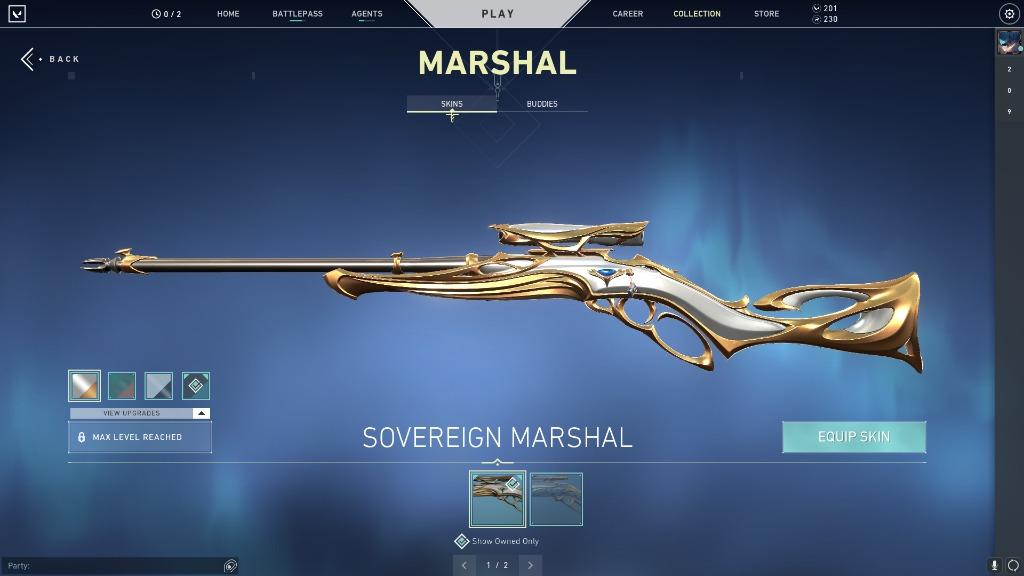Open the Career page
Viewport: 1024px width, 576px height.
(x=628, y=14)
